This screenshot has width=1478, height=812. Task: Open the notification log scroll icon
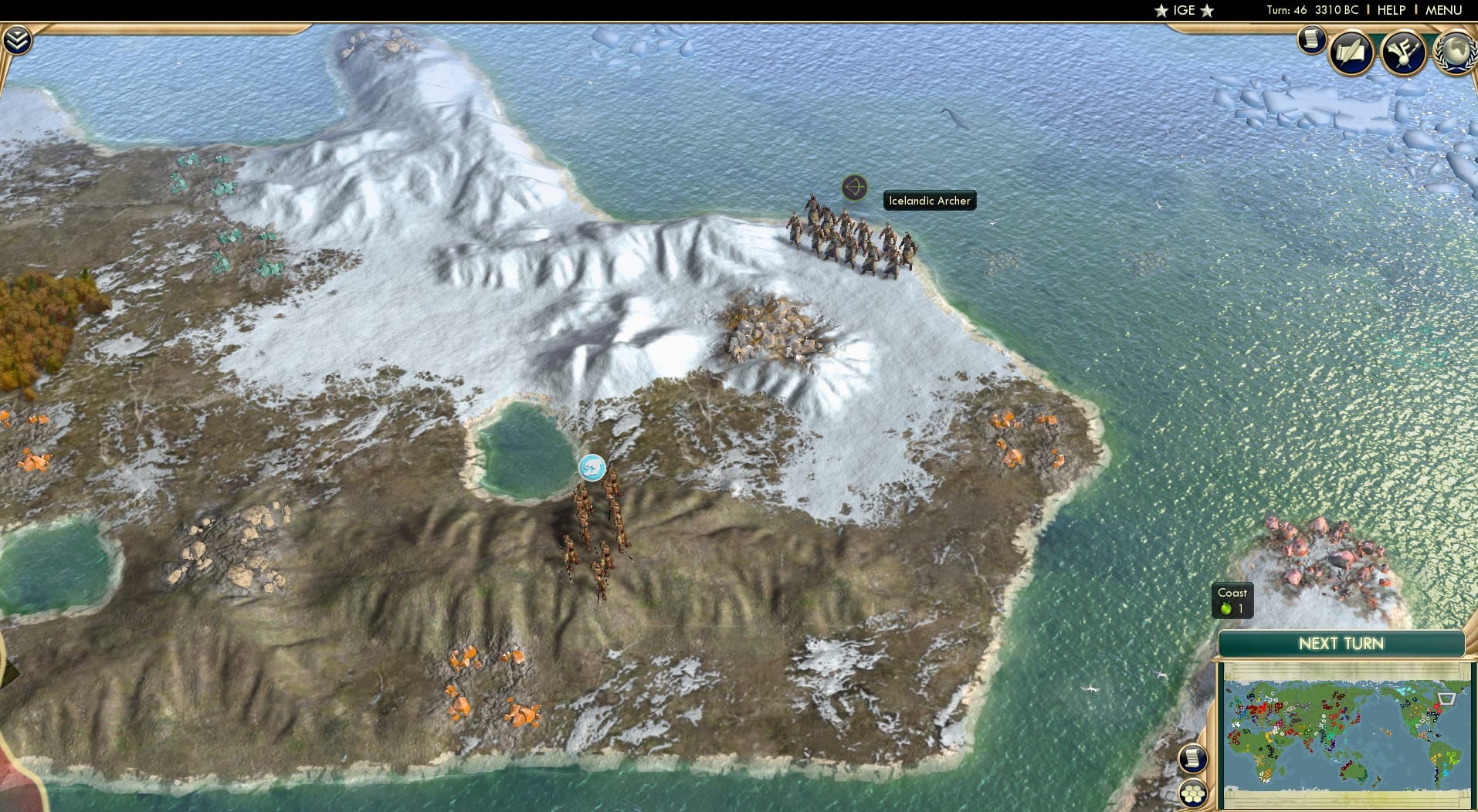(x=1311, y=40)
